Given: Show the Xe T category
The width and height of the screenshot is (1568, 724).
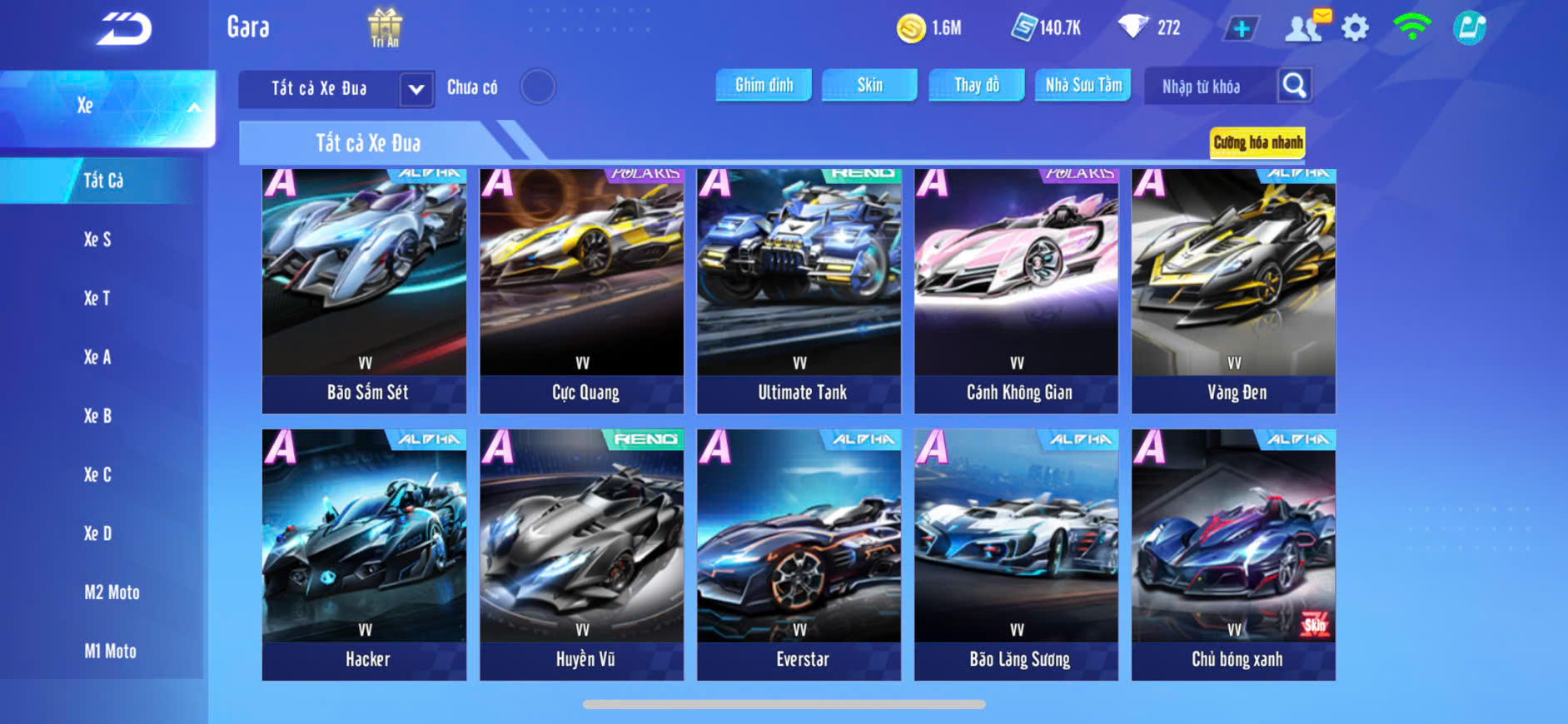Looking at the screenshot, I should [97, 298].
